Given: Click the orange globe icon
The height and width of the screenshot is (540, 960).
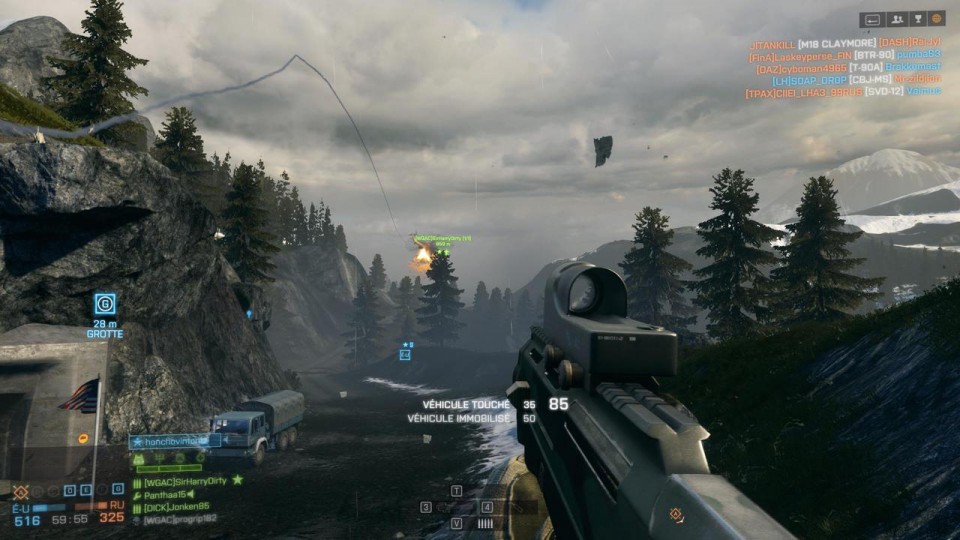Looking at the screenshot, I should pyautogui.click(x=937, y=18).
